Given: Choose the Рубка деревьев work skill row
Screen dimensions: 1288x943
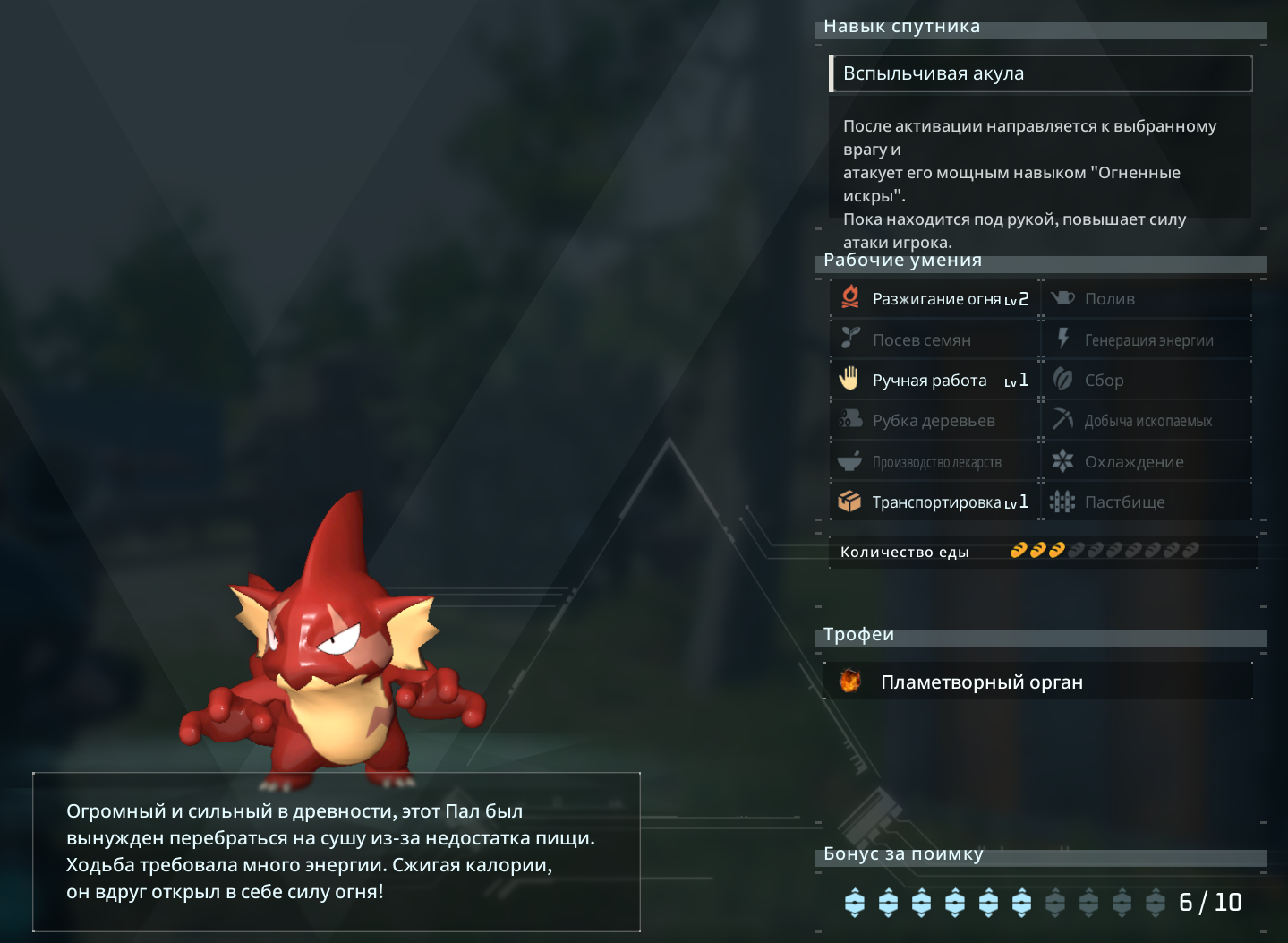Looking at the screenshot, I should [935, 421].
